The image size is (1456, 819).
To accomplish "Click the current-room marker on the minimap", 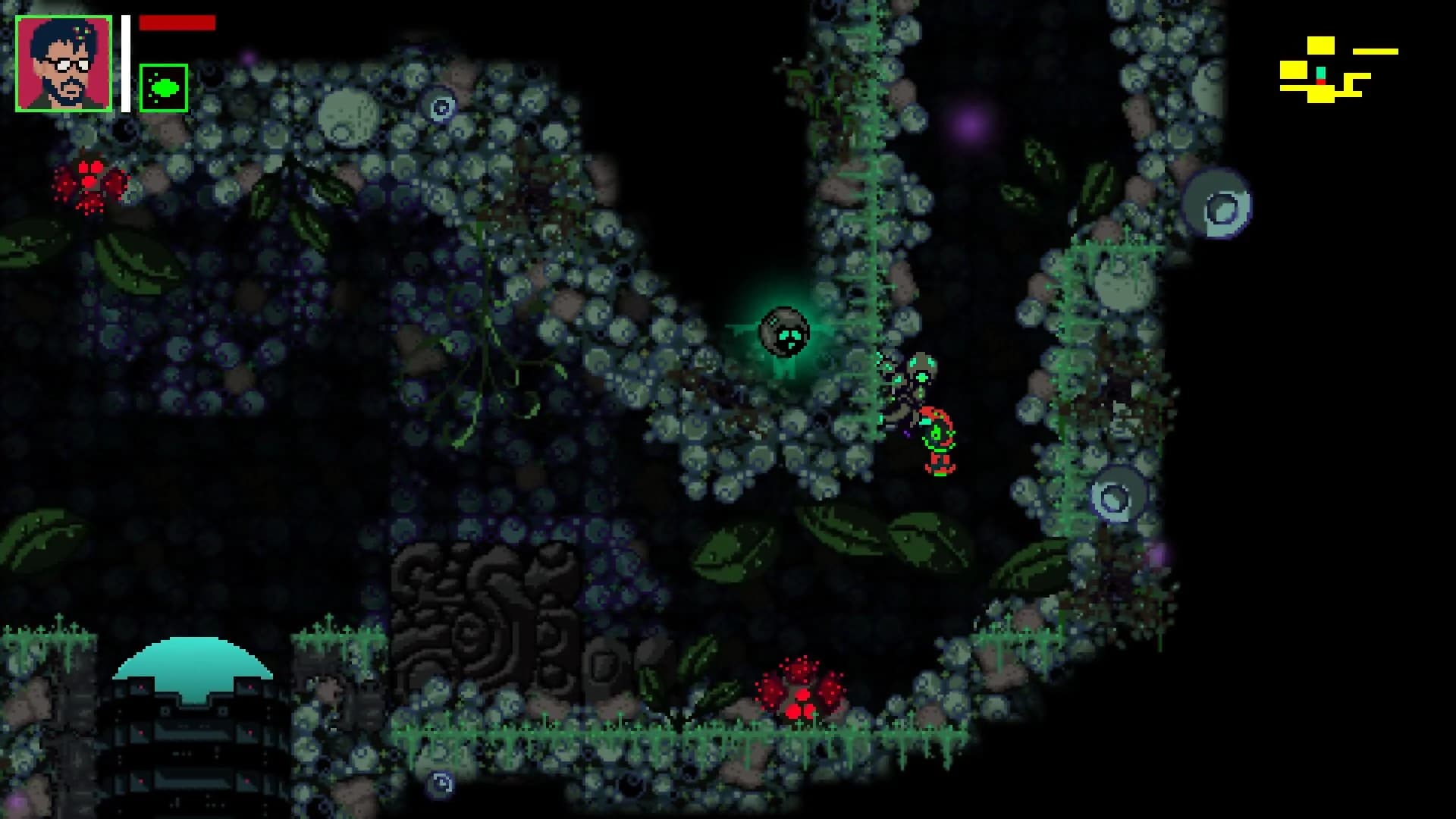I will pyautogui.click(x=1319, y=76).
